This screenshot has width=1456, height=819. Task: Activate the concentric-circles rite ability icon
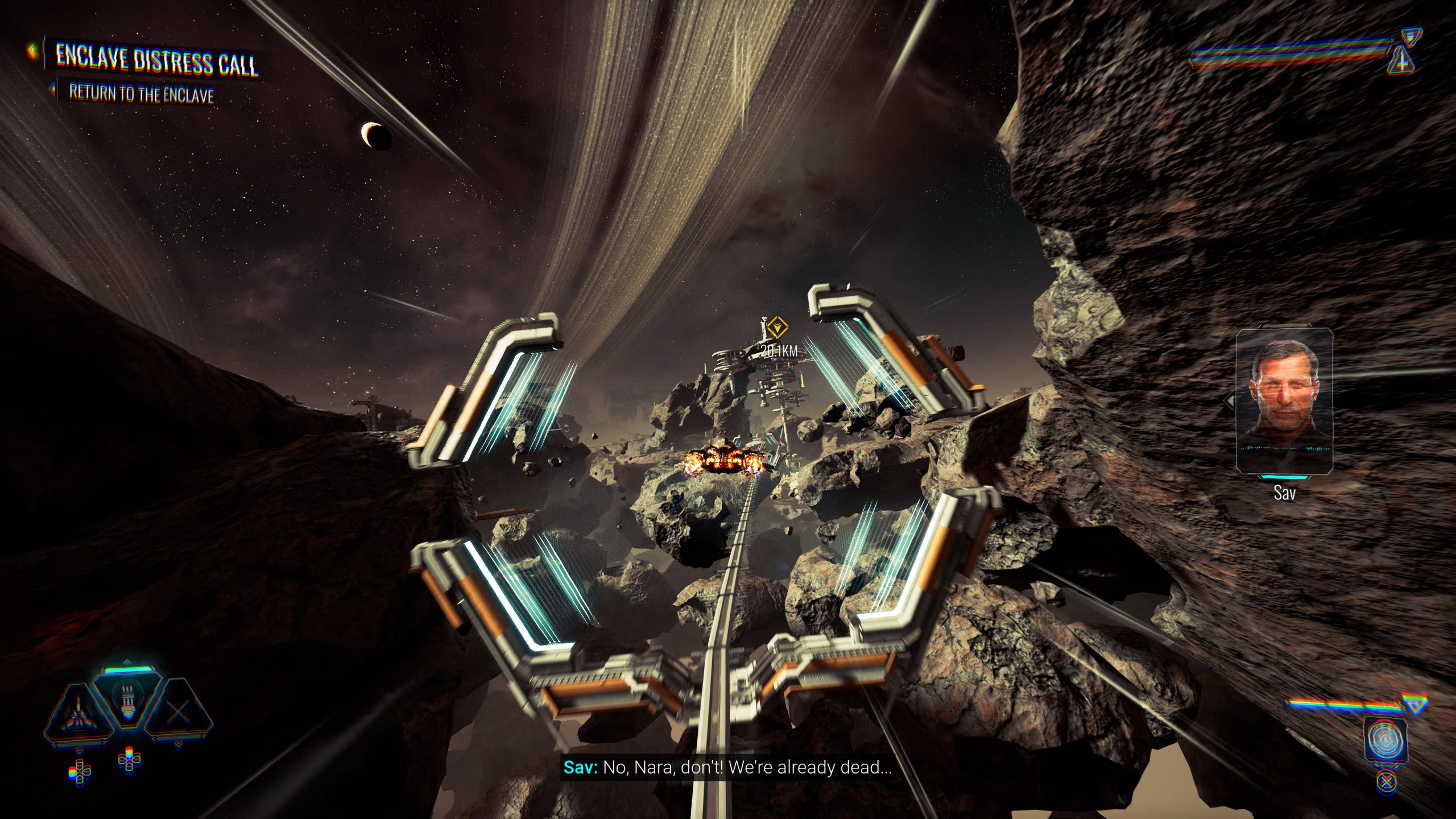click(1385, 739)
